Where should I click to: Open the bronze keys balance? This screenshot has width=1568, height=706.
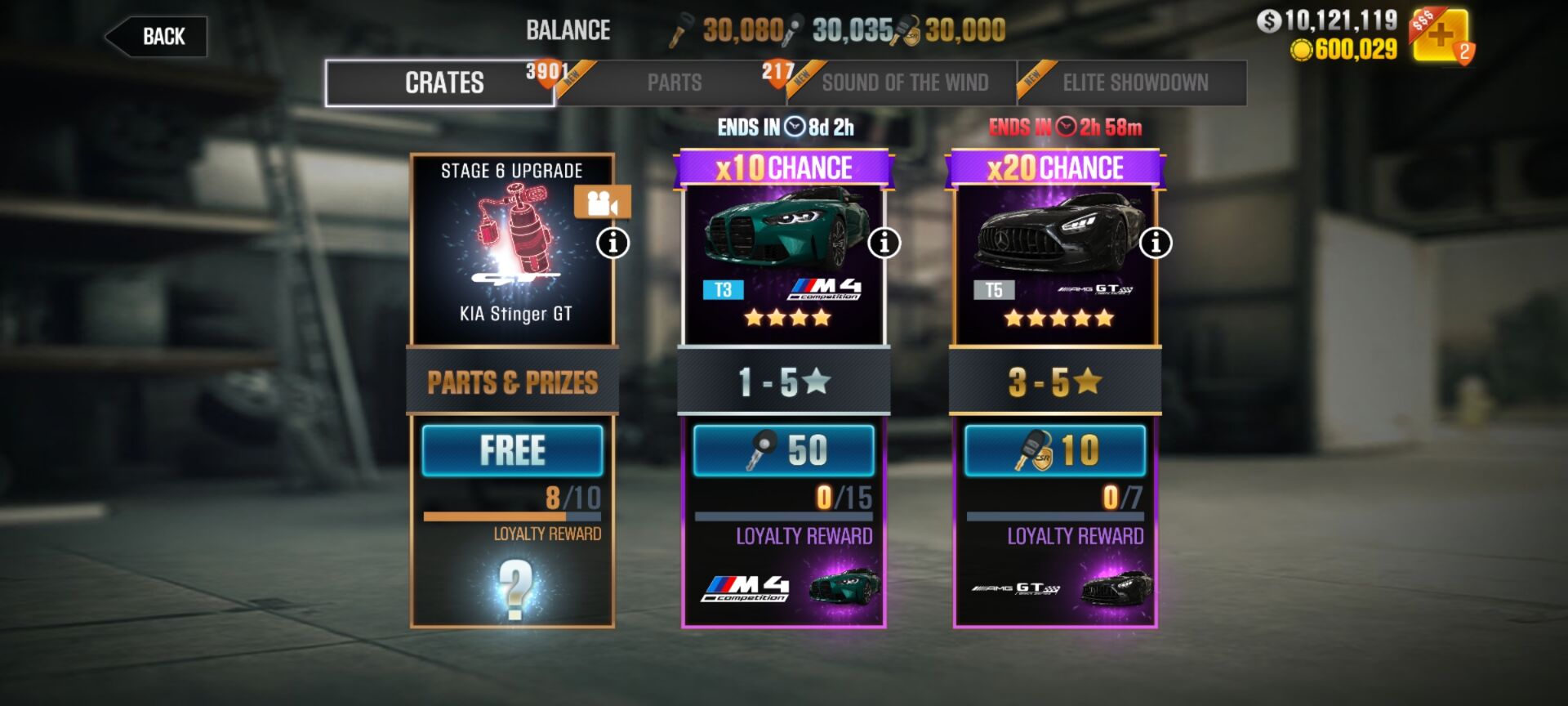[725, 30]
